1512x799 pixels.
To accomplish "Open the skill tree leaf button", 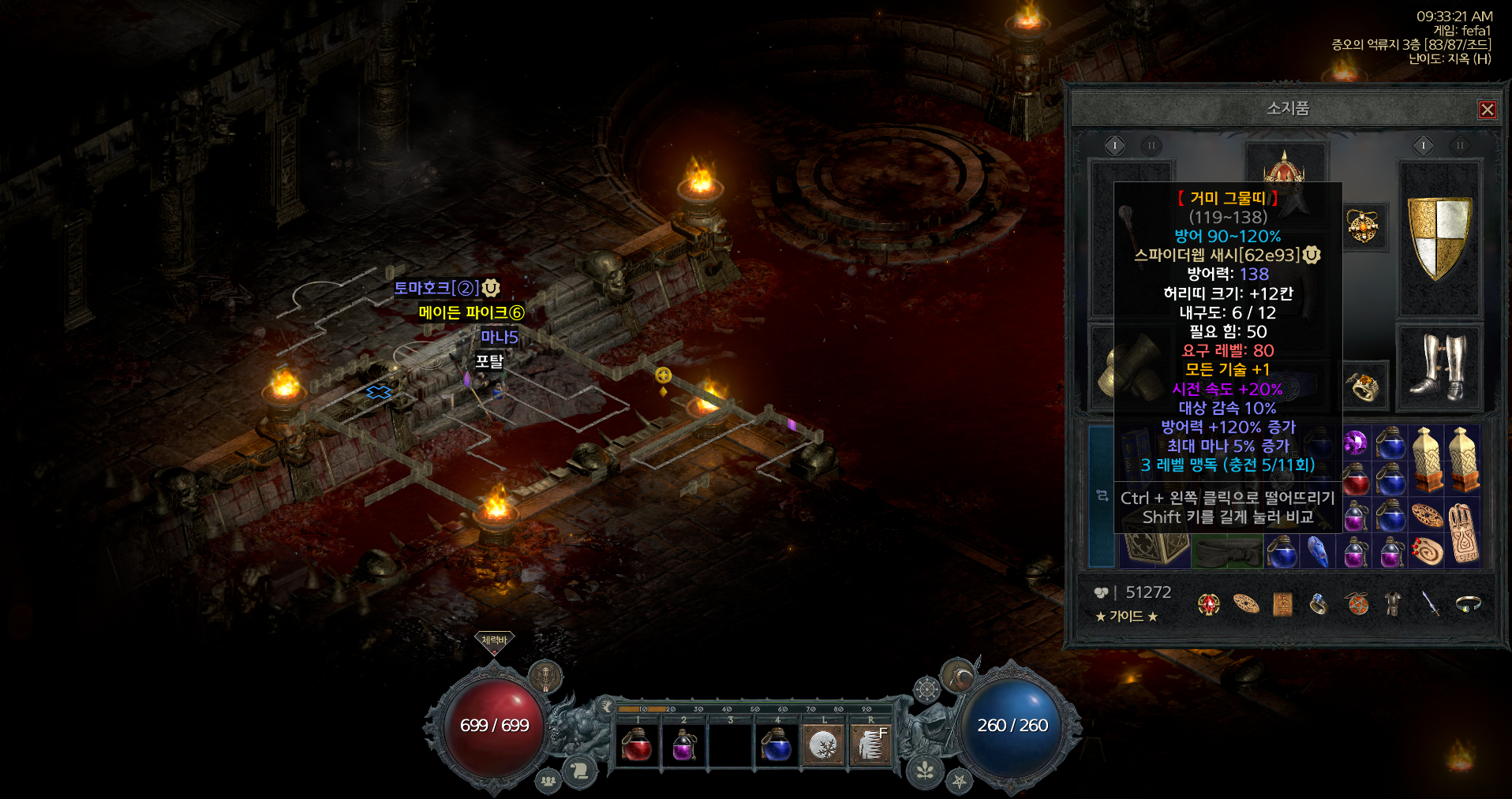I will [x=926, y=770].
